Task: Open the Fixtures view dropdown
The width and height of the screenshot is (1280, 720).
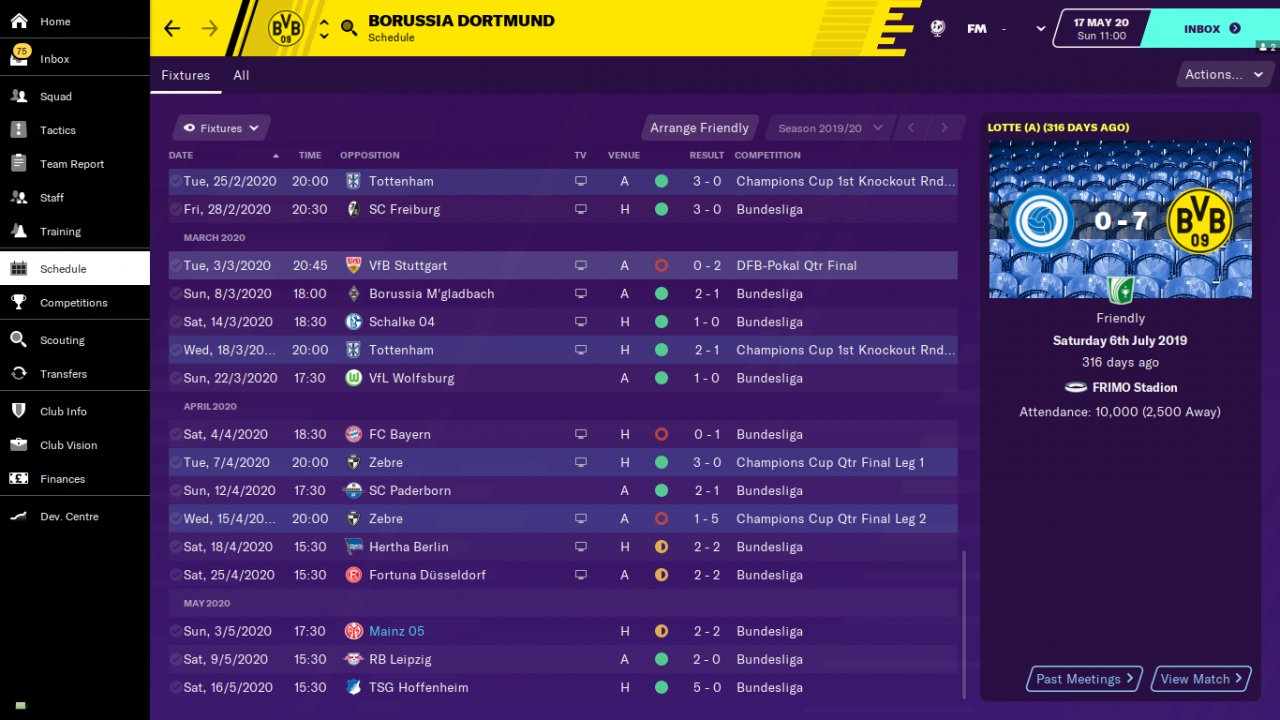Action: [221, 128]
